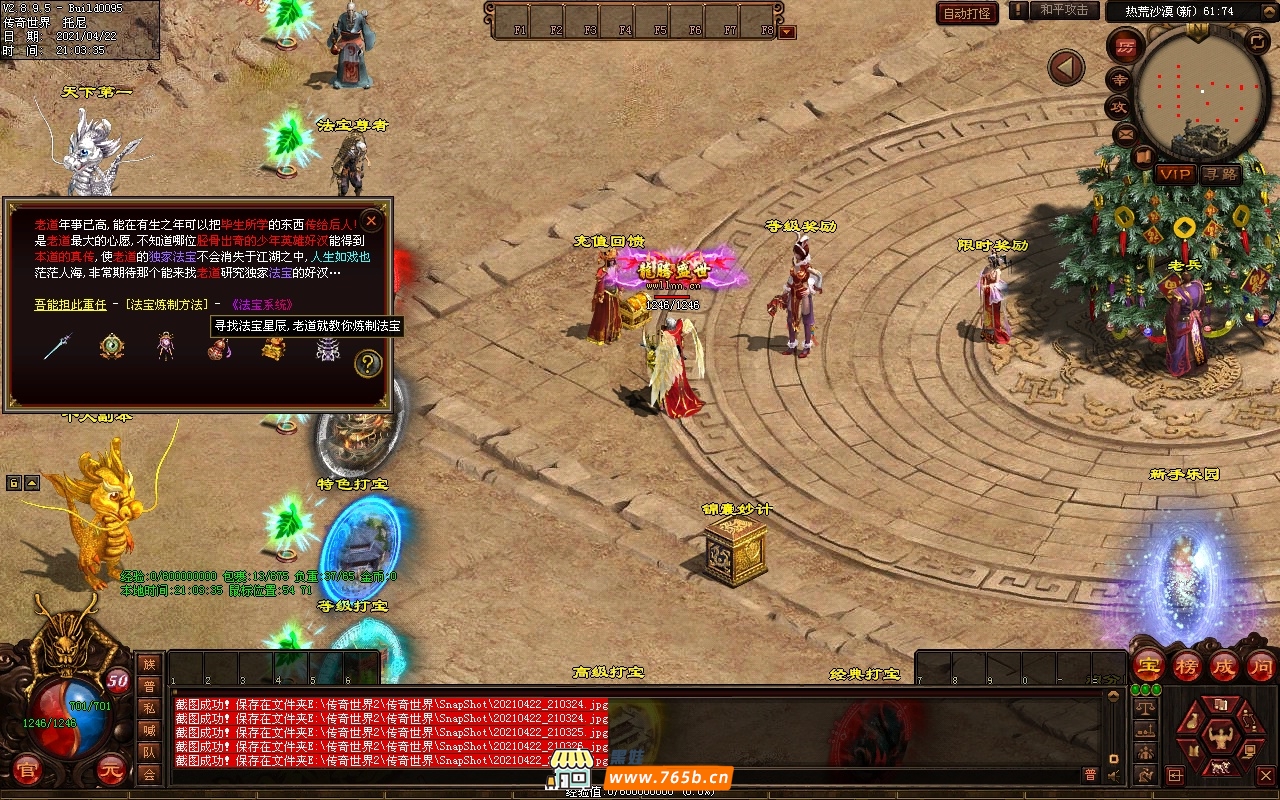Click the question mark help icon in dialogue
The height and width of the screenshot is (800, 1280).
tap(368, 364)
